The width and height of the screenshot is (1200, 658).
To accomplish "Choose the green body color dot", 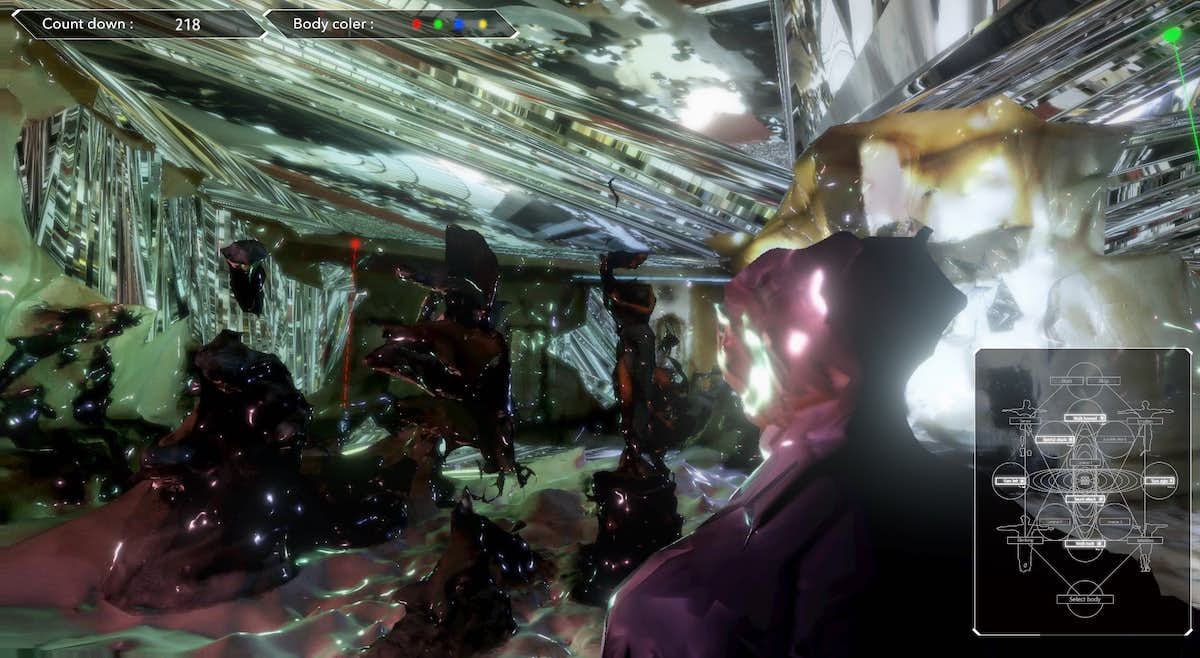I will point(438,24).
